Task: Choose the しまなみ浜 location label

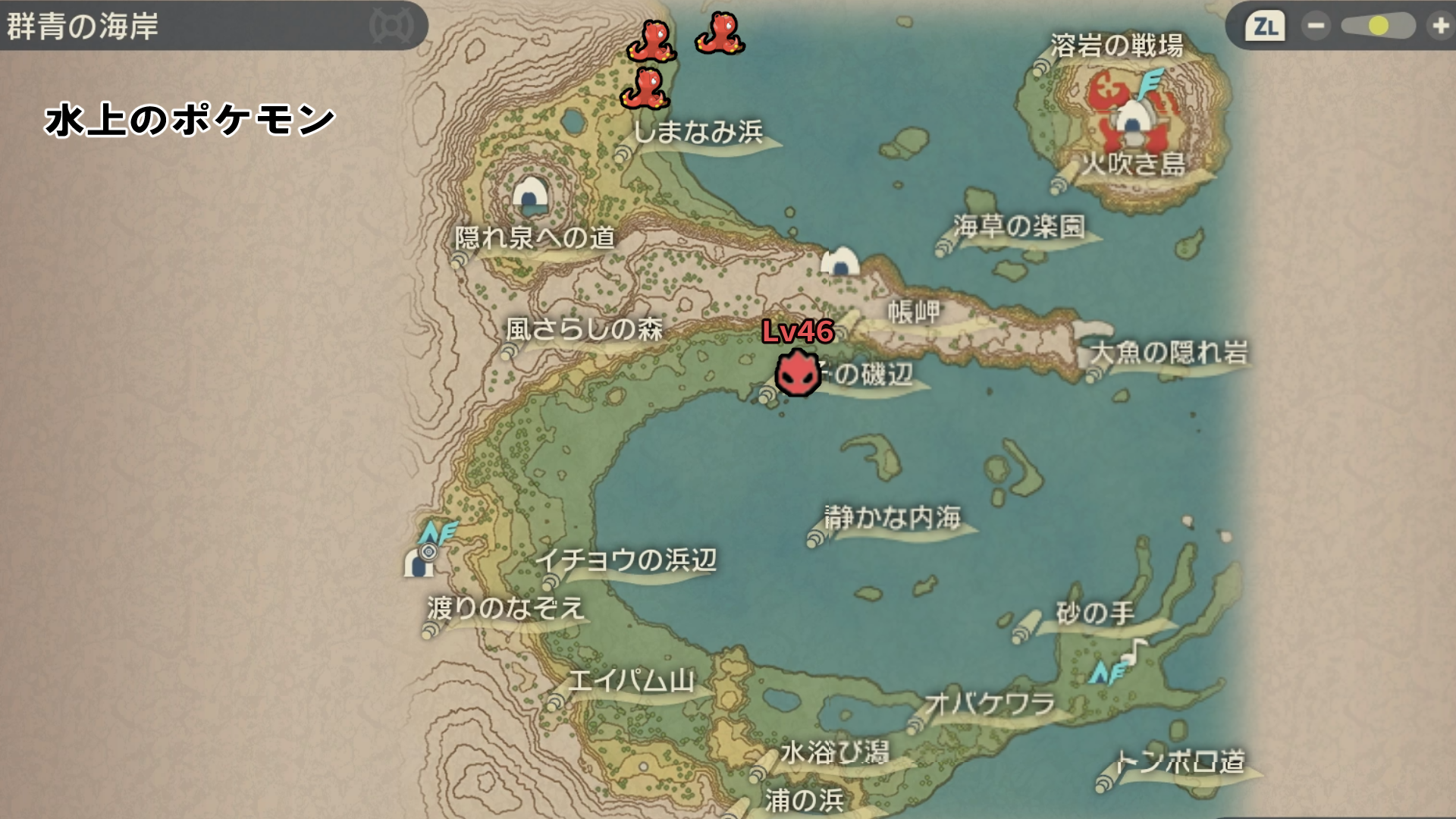Action: 698,133
